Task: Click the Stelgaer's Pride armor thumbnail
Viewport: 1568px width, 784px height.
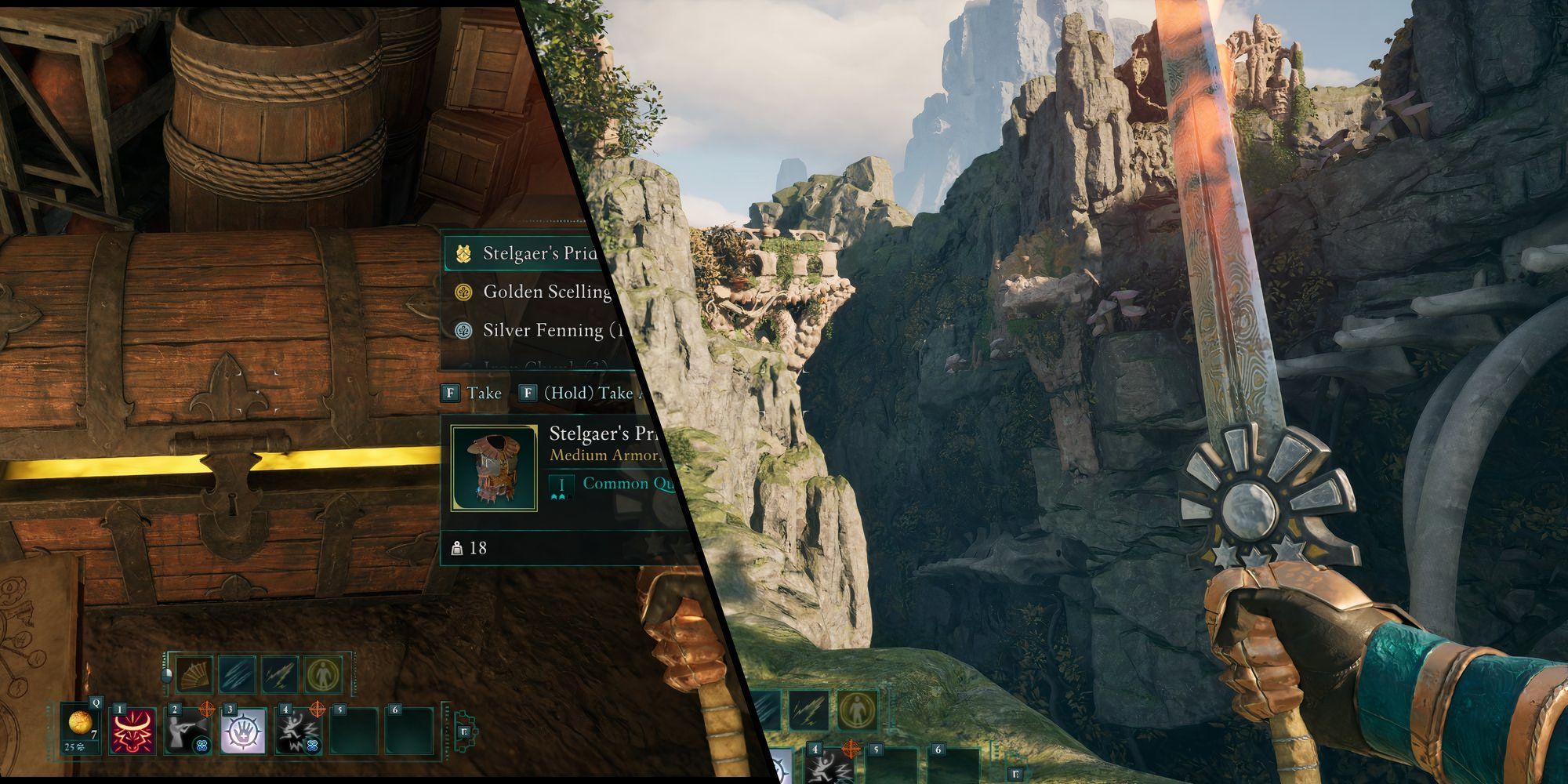Action: [494, 468]
